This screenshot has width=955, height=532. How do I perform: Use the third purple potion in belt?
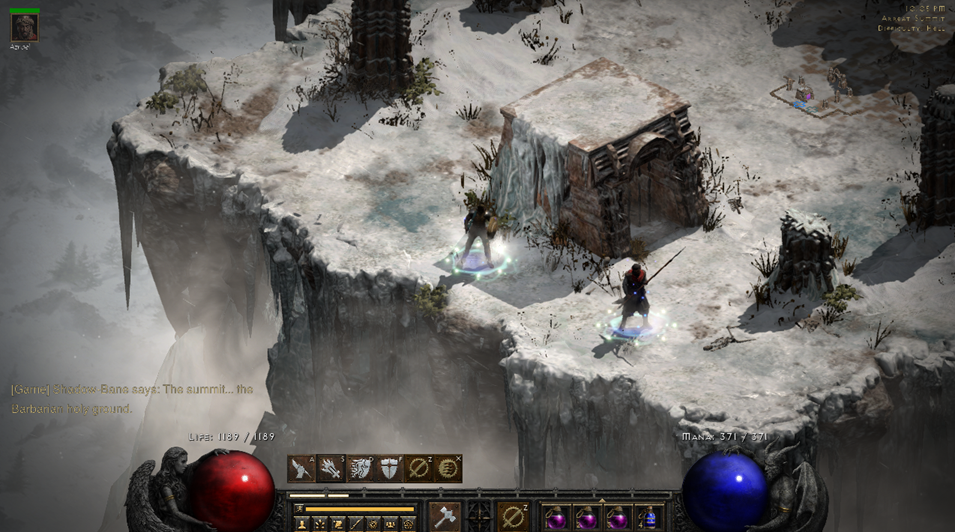click(617, 518)
